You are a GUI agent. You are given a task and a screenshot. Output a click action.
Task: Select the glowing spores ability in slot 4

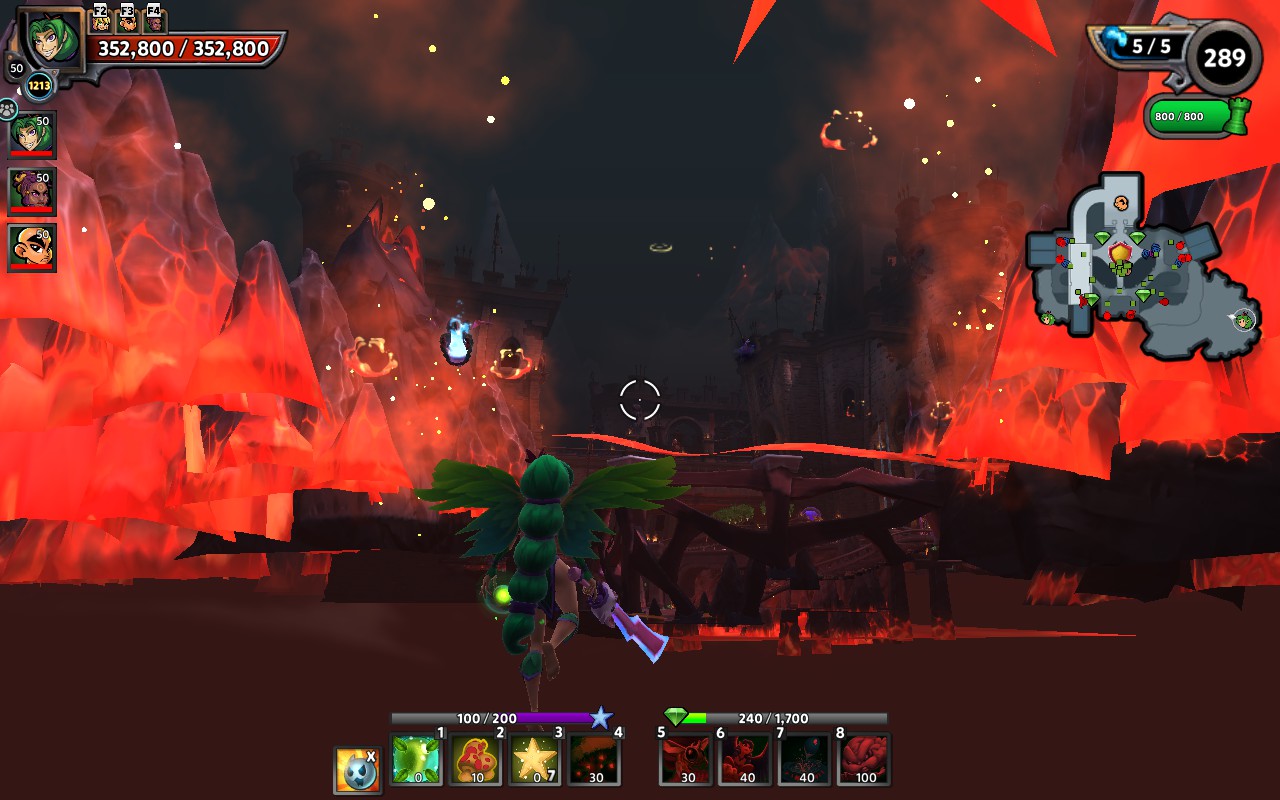point(594,759)
